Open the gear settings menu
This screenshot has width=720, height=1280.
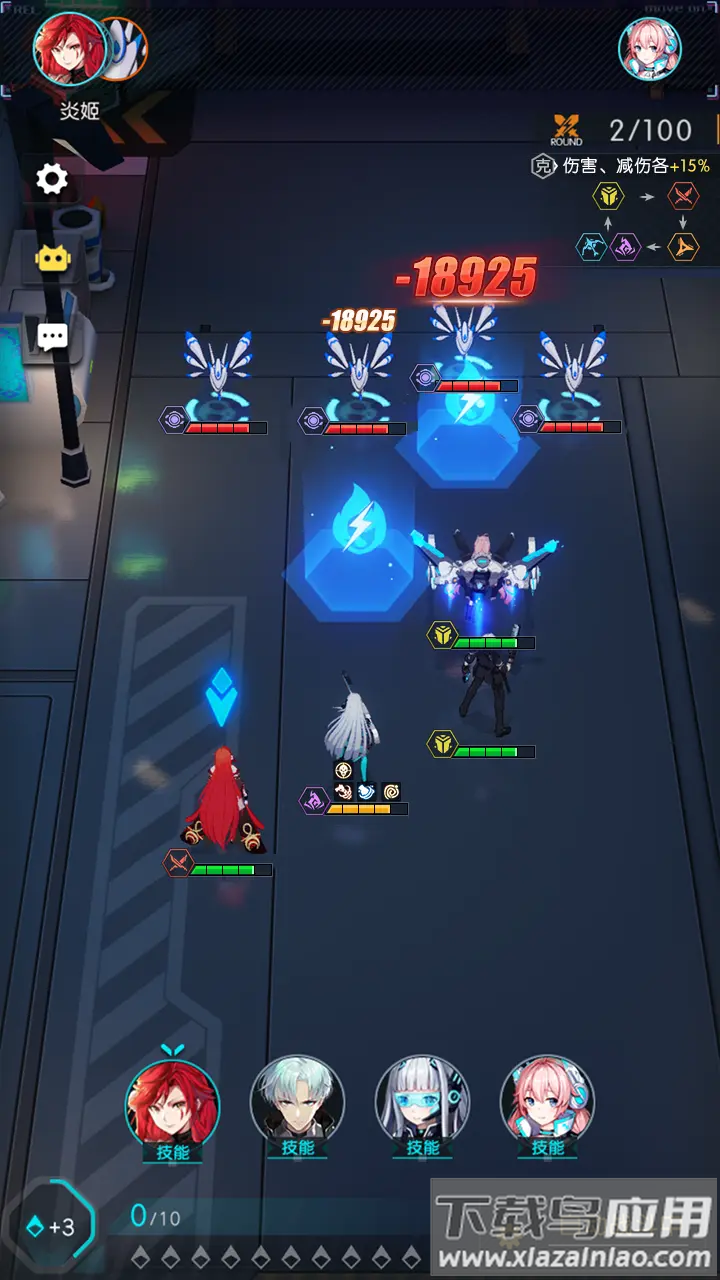coord(52,179)
